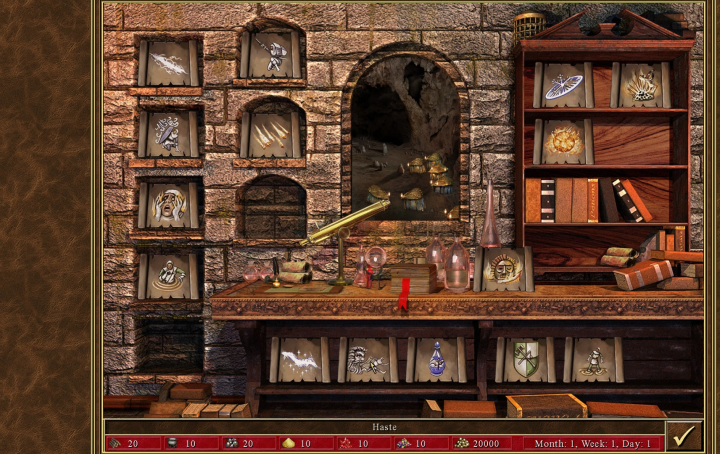The height and width of the screenshot is (454, 720).
Task: Select the lightning bolt spell scroll
Action: point(168,62)
